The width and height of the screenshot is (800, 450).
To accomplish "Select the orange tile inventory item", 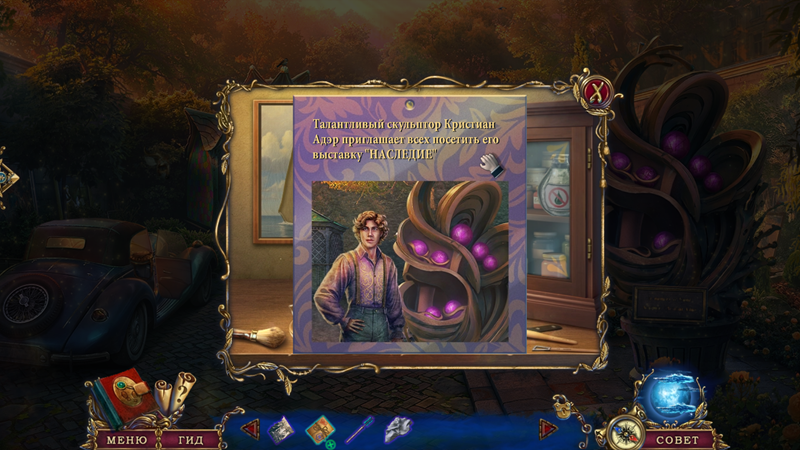I will pos(319,430).
